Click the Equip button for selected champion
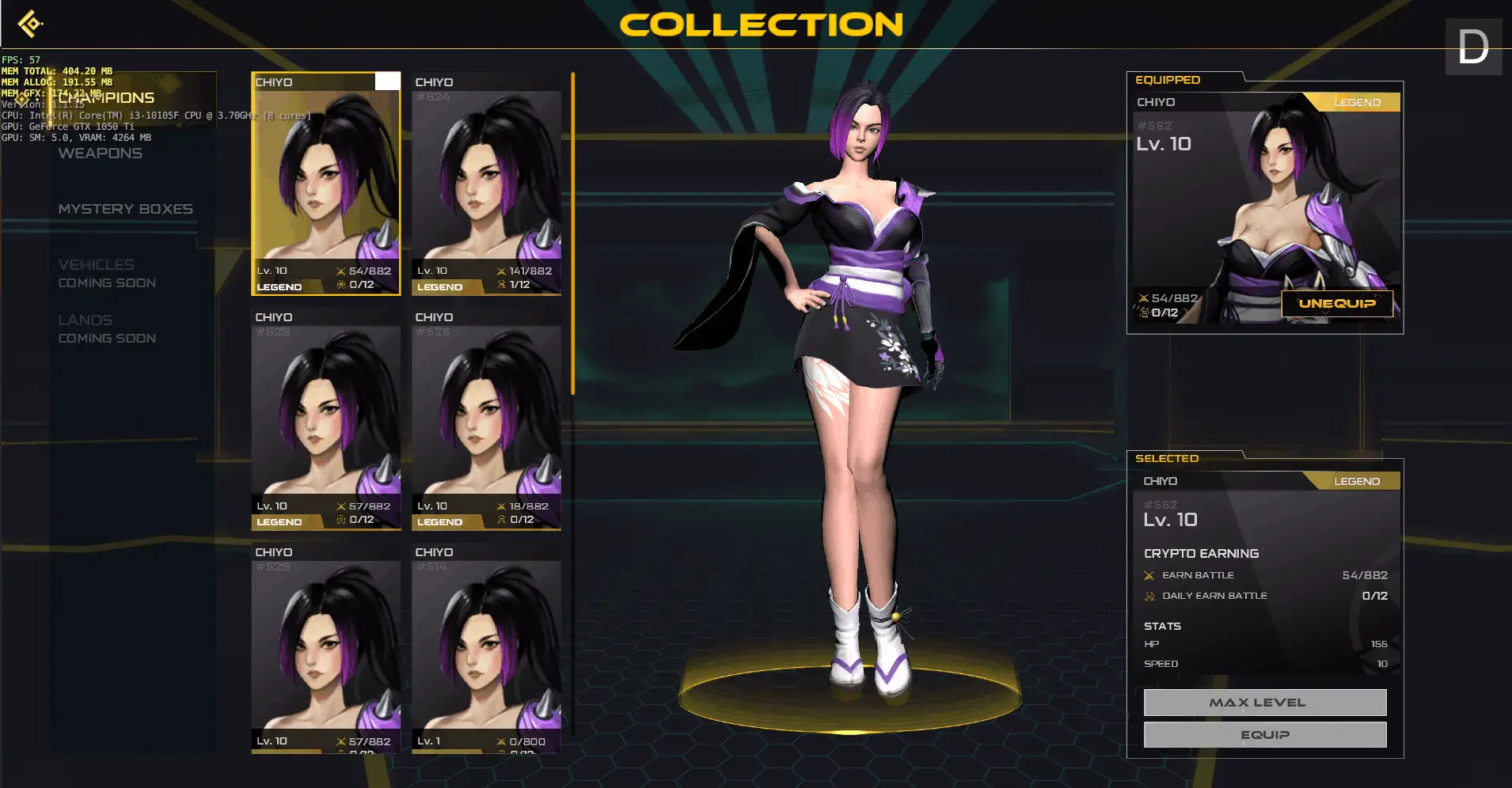The image size is (1512, 788). 1264,735
